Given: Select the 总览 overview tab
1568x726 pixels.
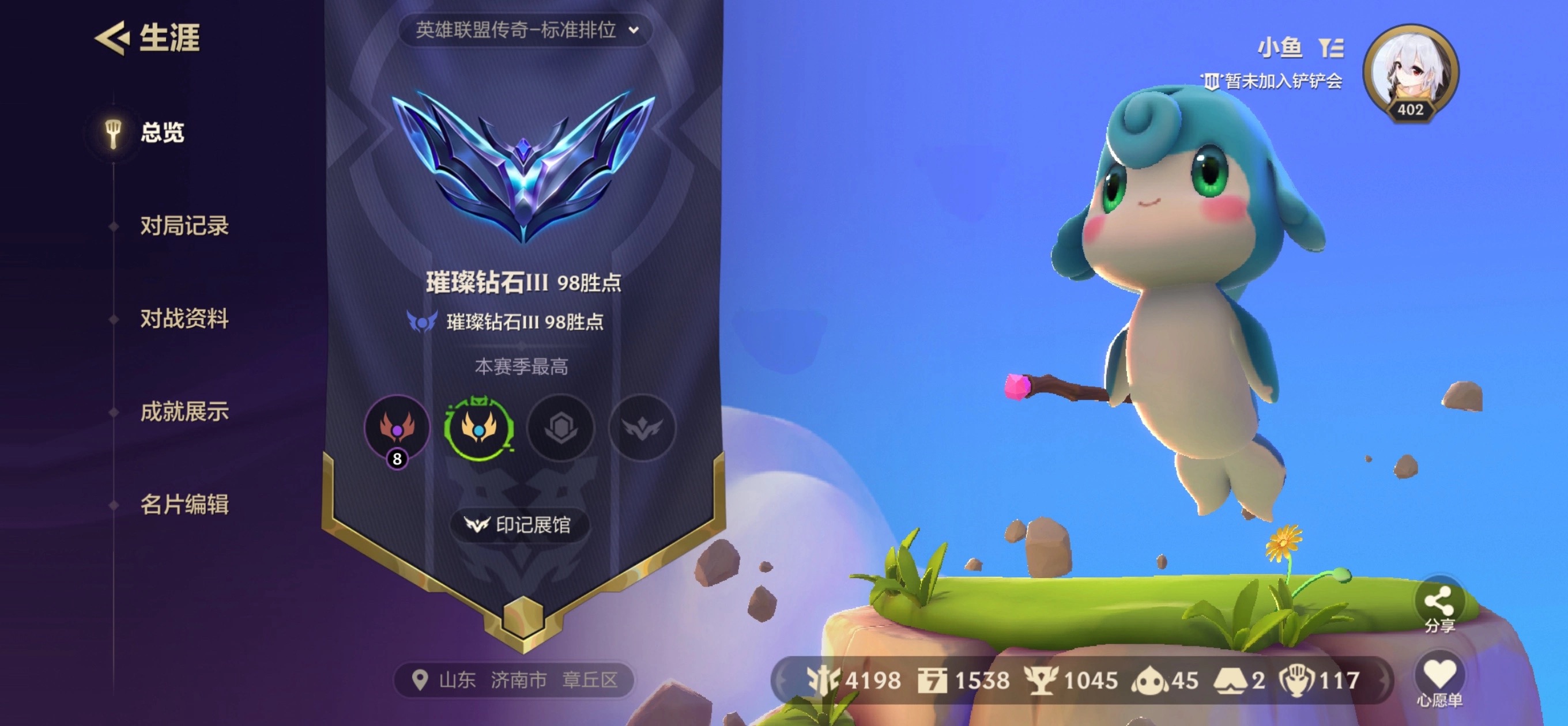Looking at the screenshot, I should coord(161,132).
